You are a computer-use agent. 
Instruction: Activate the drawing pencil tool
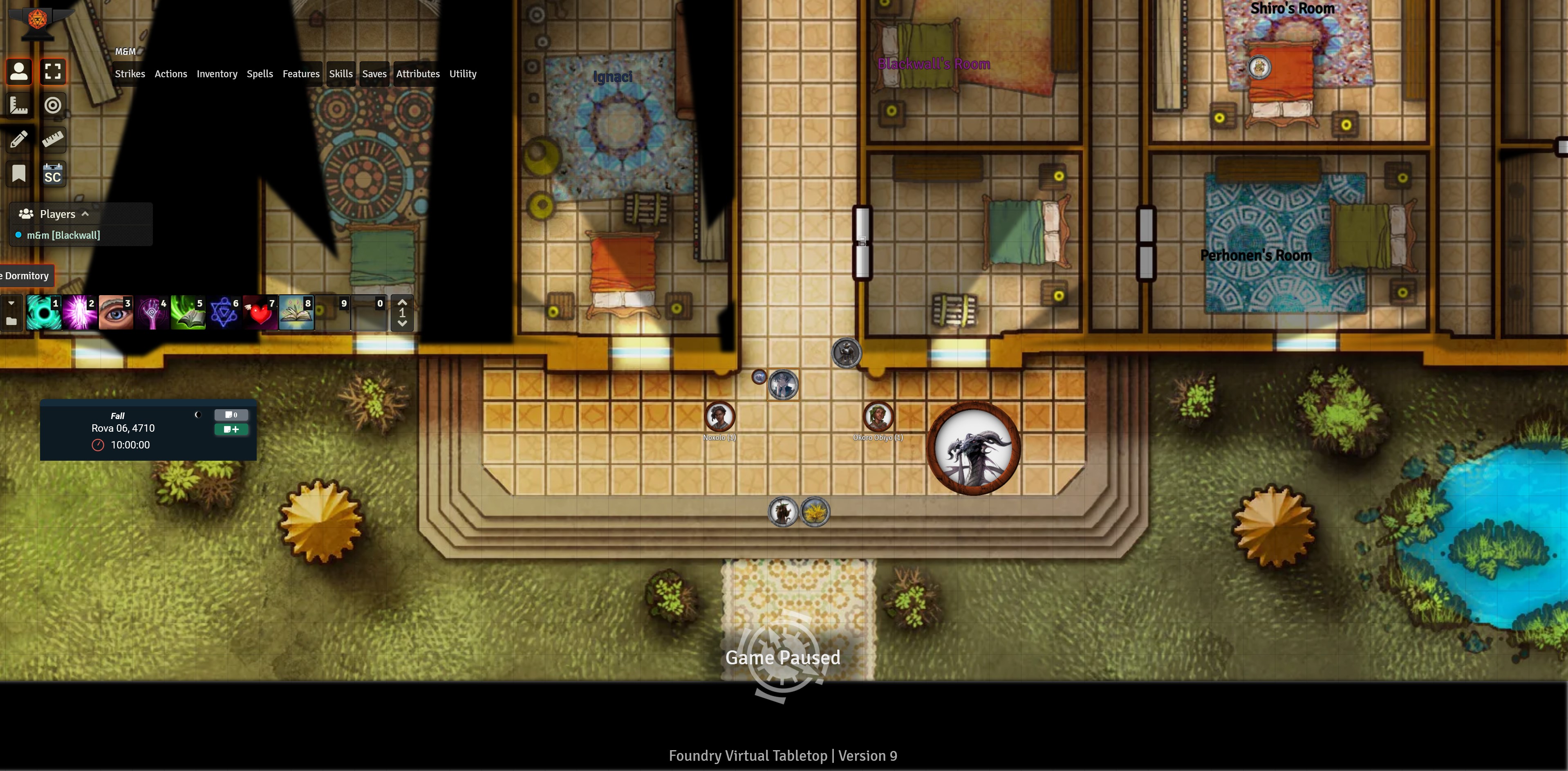tap(18, 139)
